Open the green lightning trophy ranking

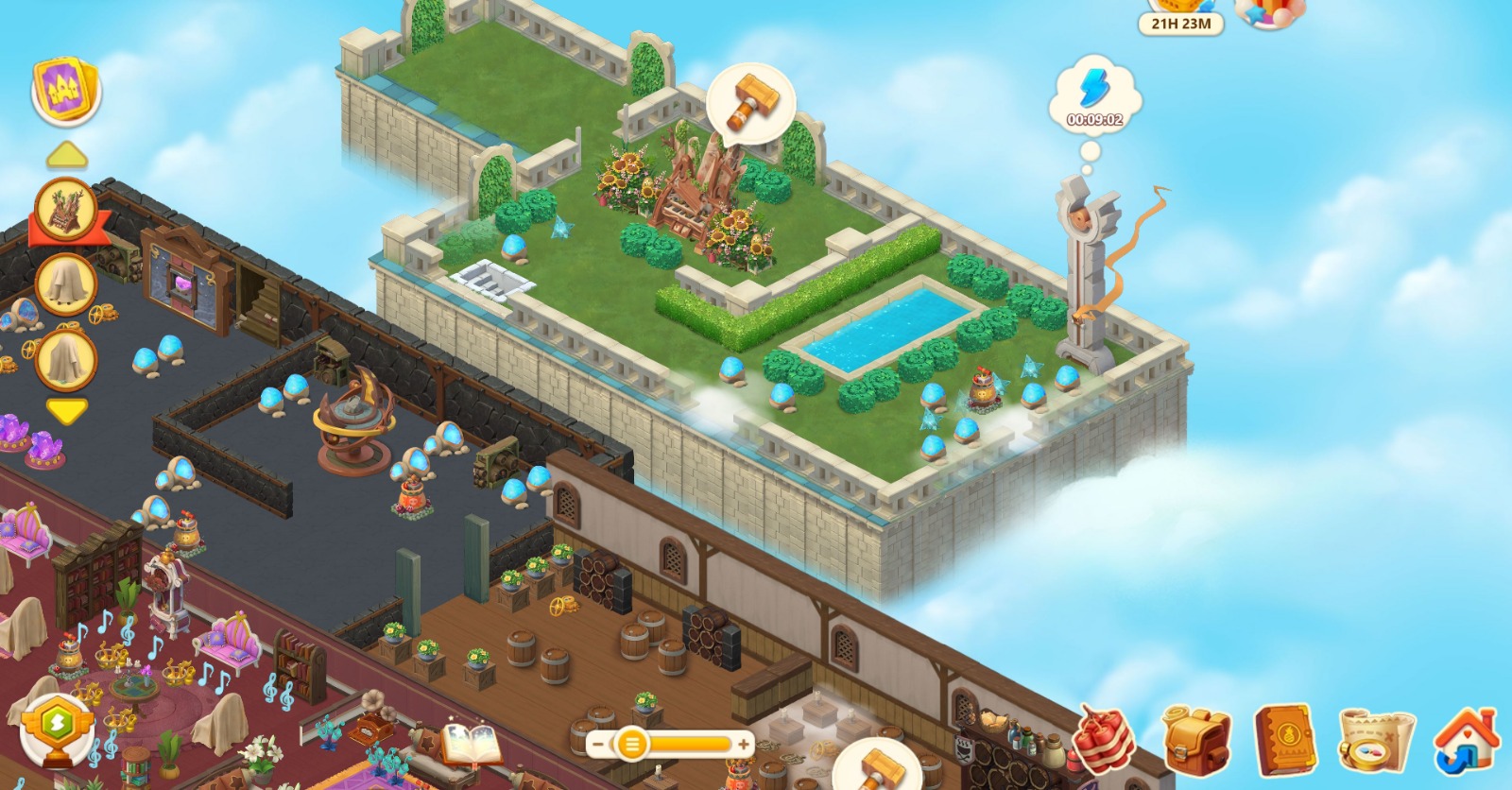click(x=57, y=730)
